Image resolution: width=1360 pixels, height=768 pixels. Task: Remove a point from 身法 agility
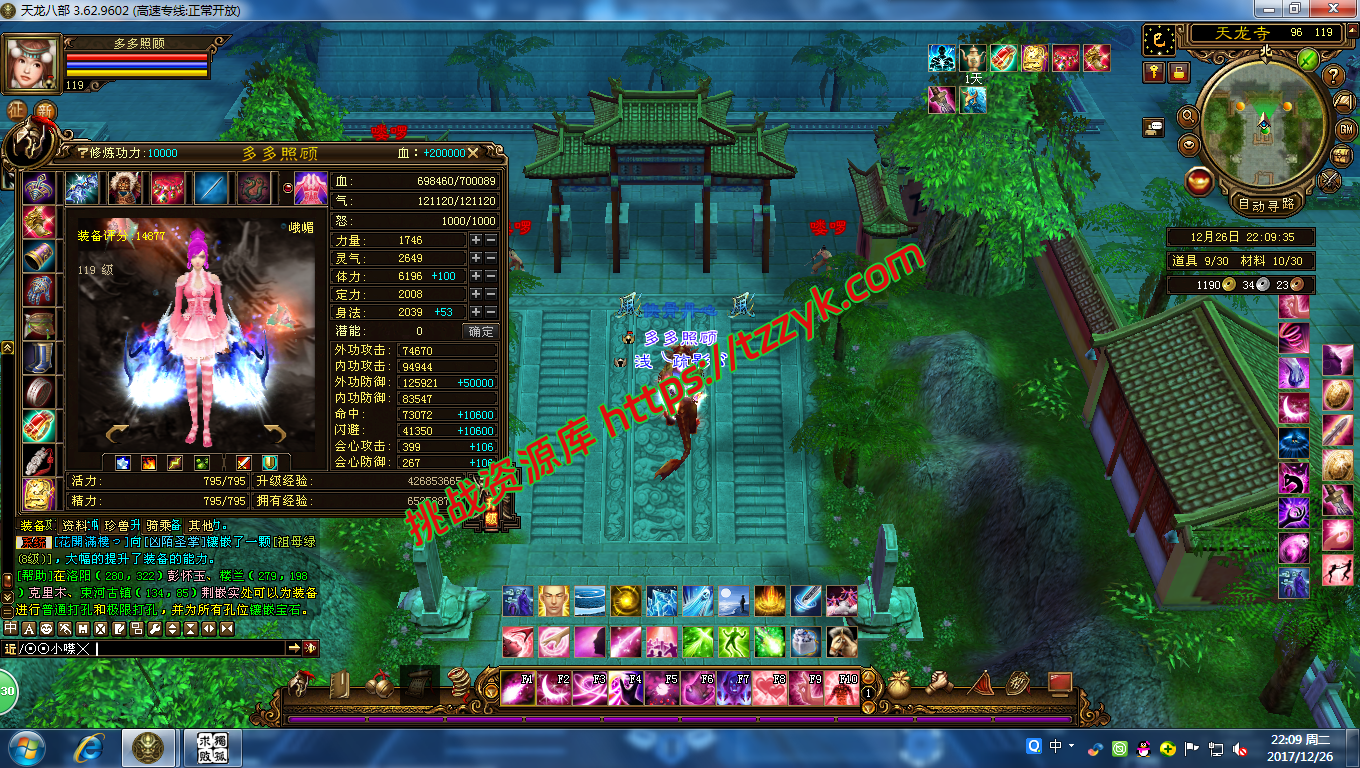tap(490, 312)
